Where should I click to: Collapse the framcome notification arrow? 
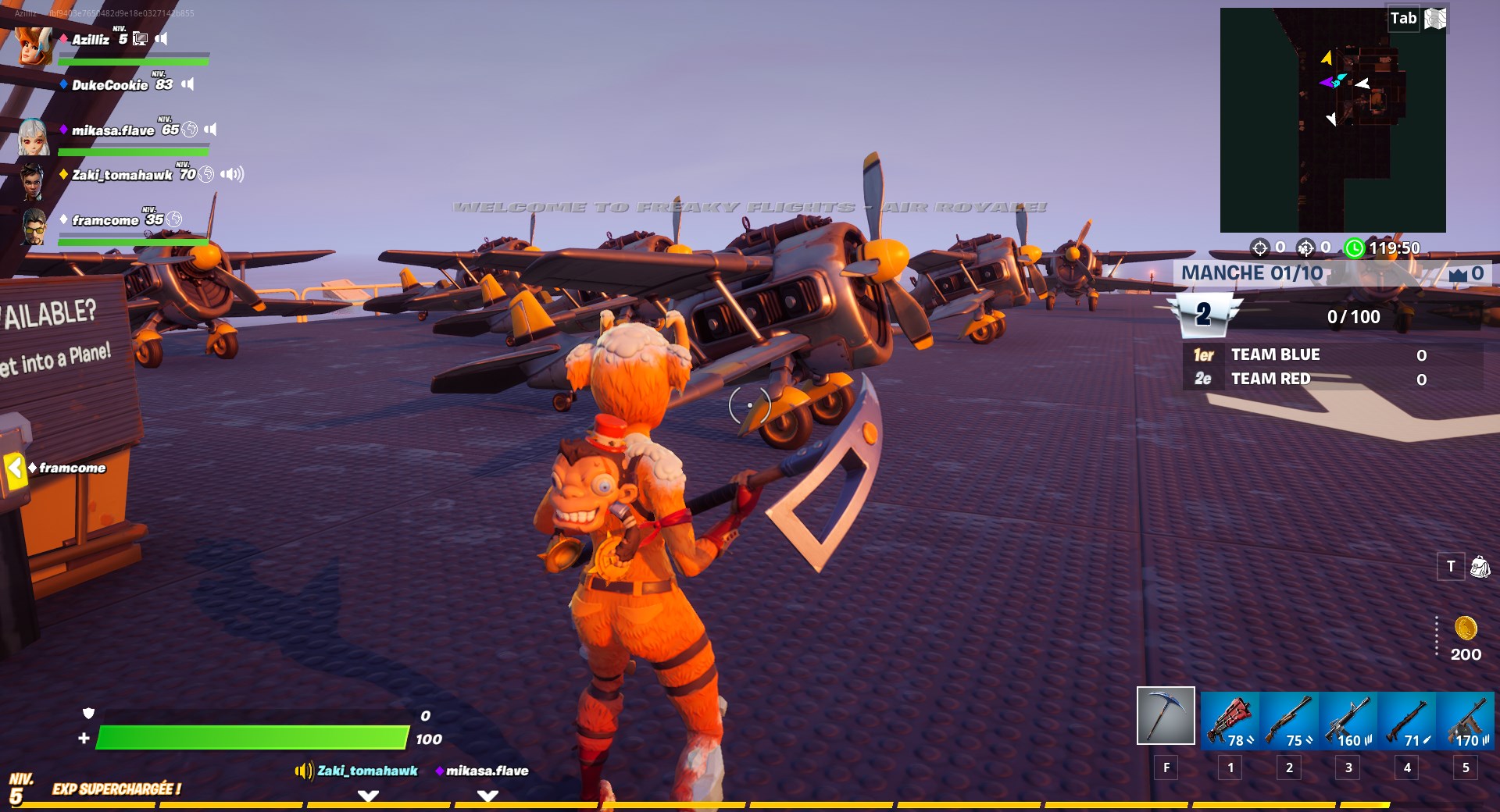point(15,468)
